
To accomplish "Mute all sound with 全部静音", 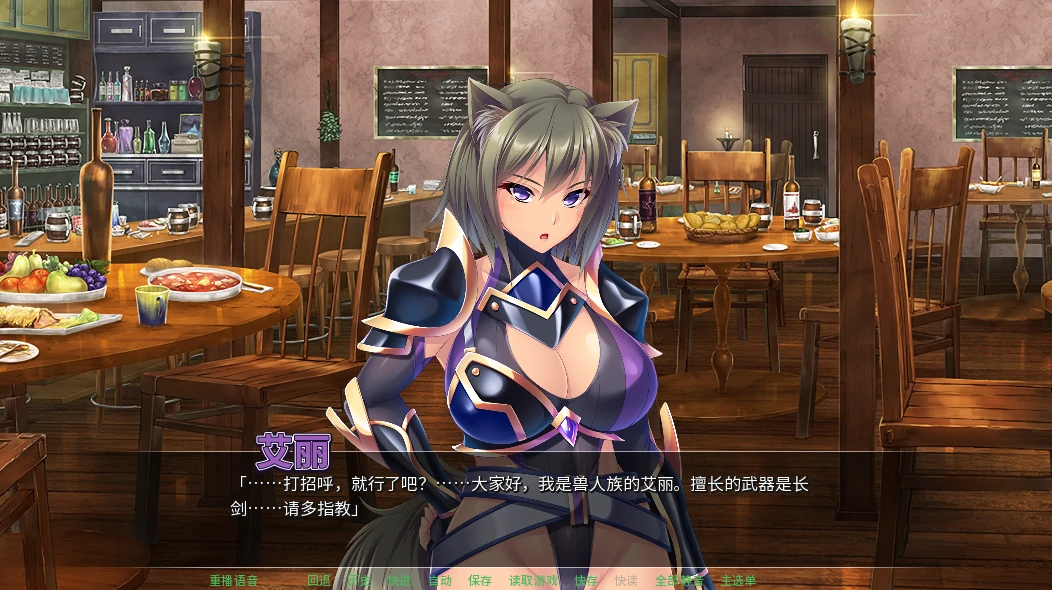I will click(679, 580).
